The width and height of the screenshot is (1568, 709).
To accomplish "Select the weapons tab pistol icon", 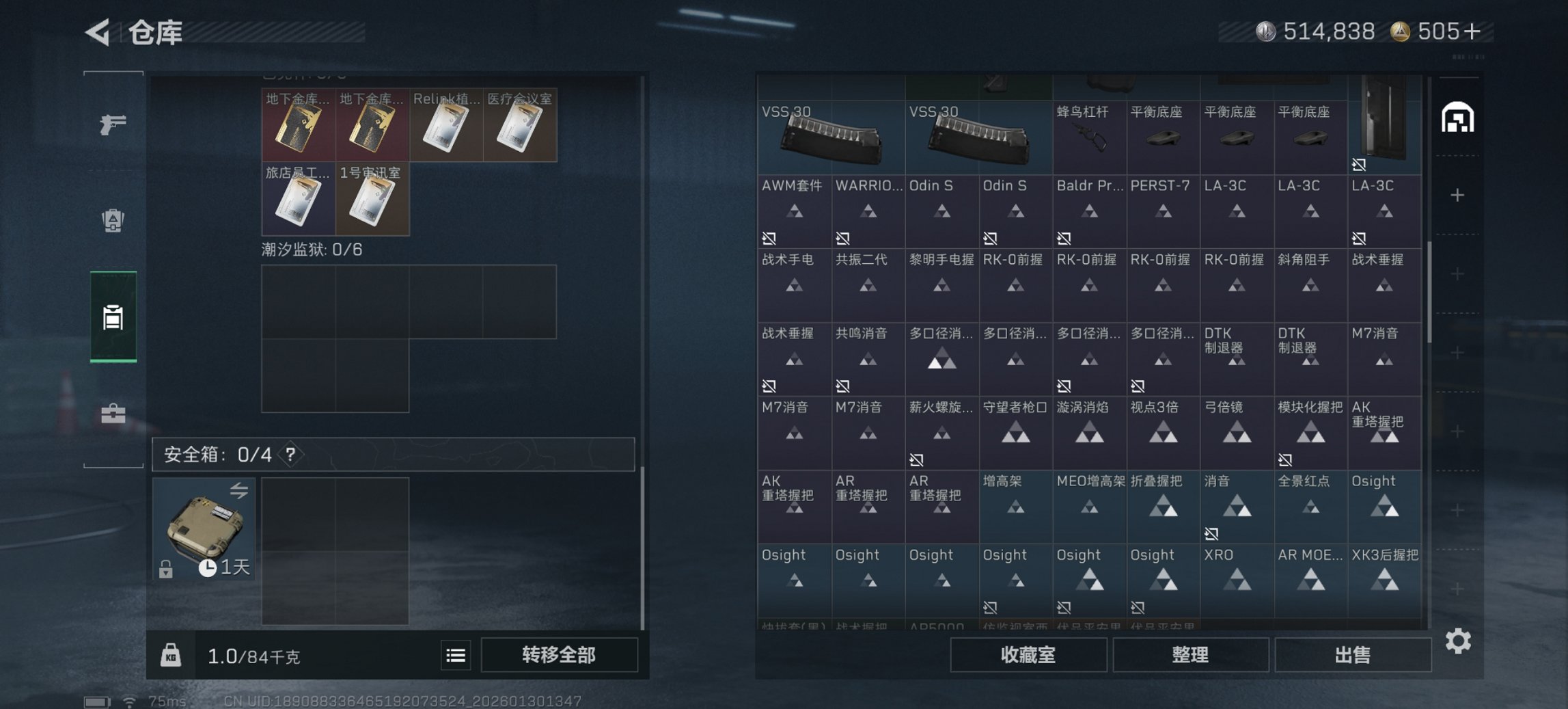I will pyautogui.click(x=113, y=125).
